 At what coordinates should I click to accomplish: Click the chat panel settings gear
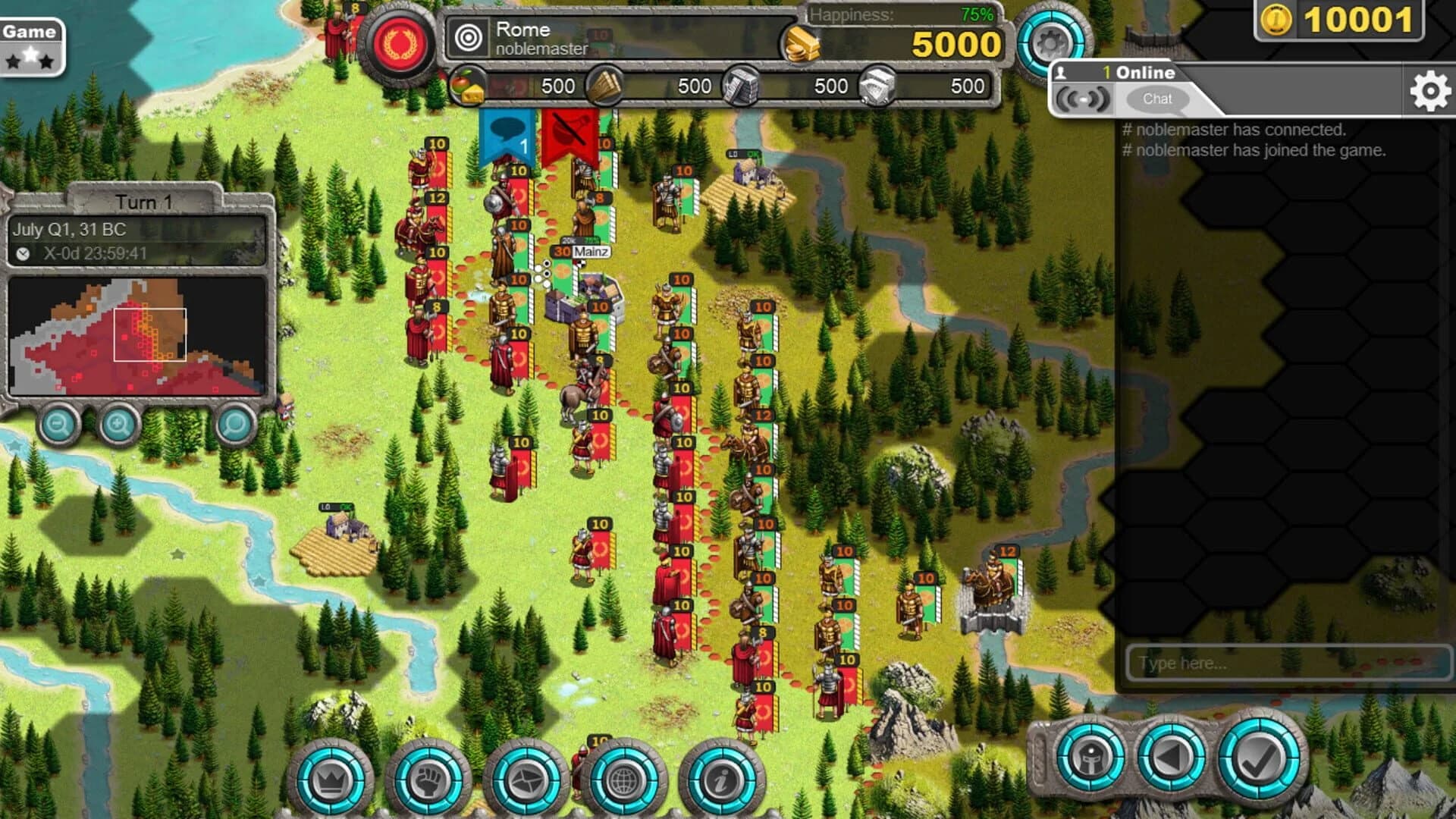(1429, 89)
